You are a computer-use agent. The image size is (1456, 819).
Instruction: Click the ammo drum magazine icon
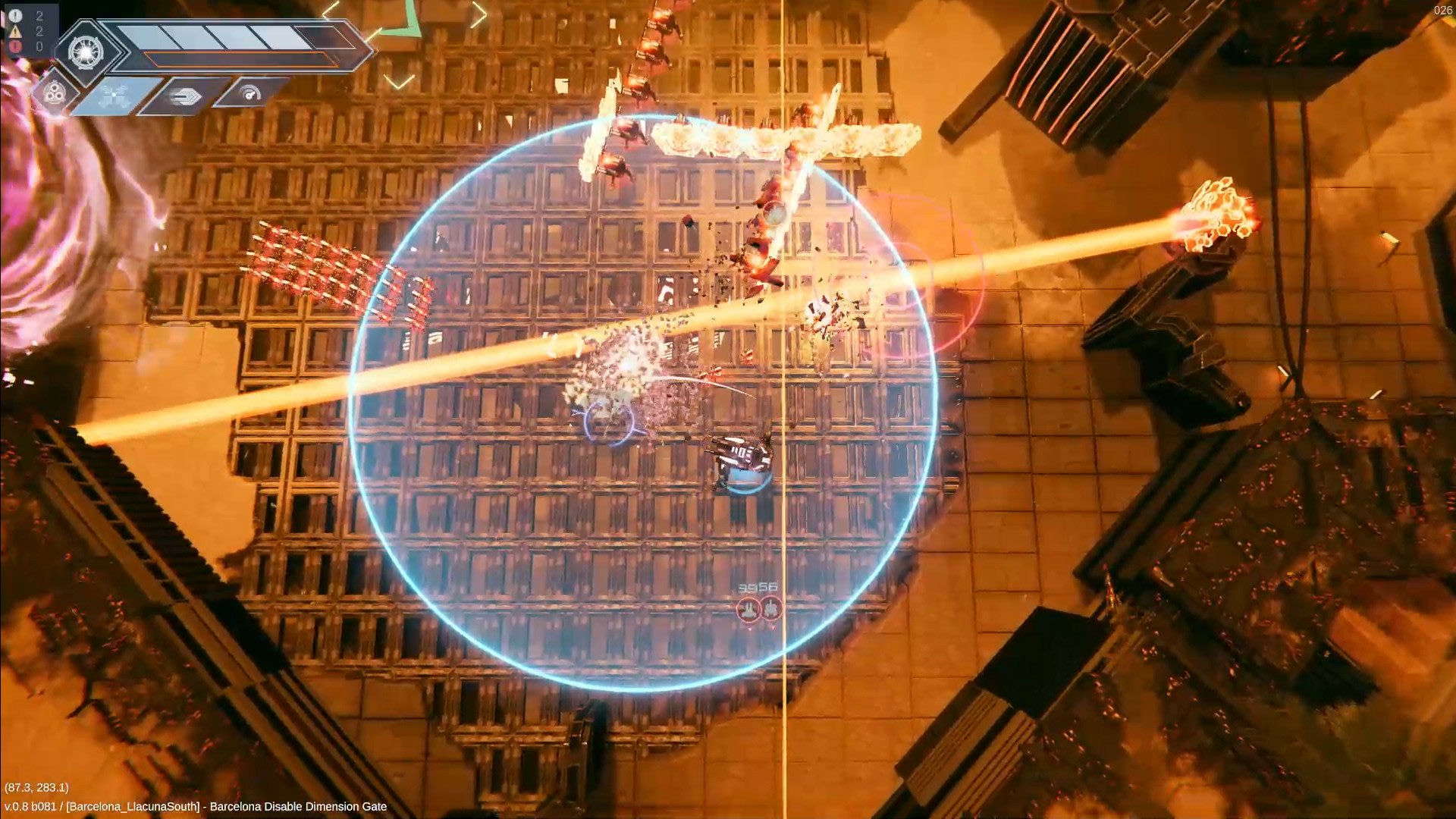tap(53, 93)
